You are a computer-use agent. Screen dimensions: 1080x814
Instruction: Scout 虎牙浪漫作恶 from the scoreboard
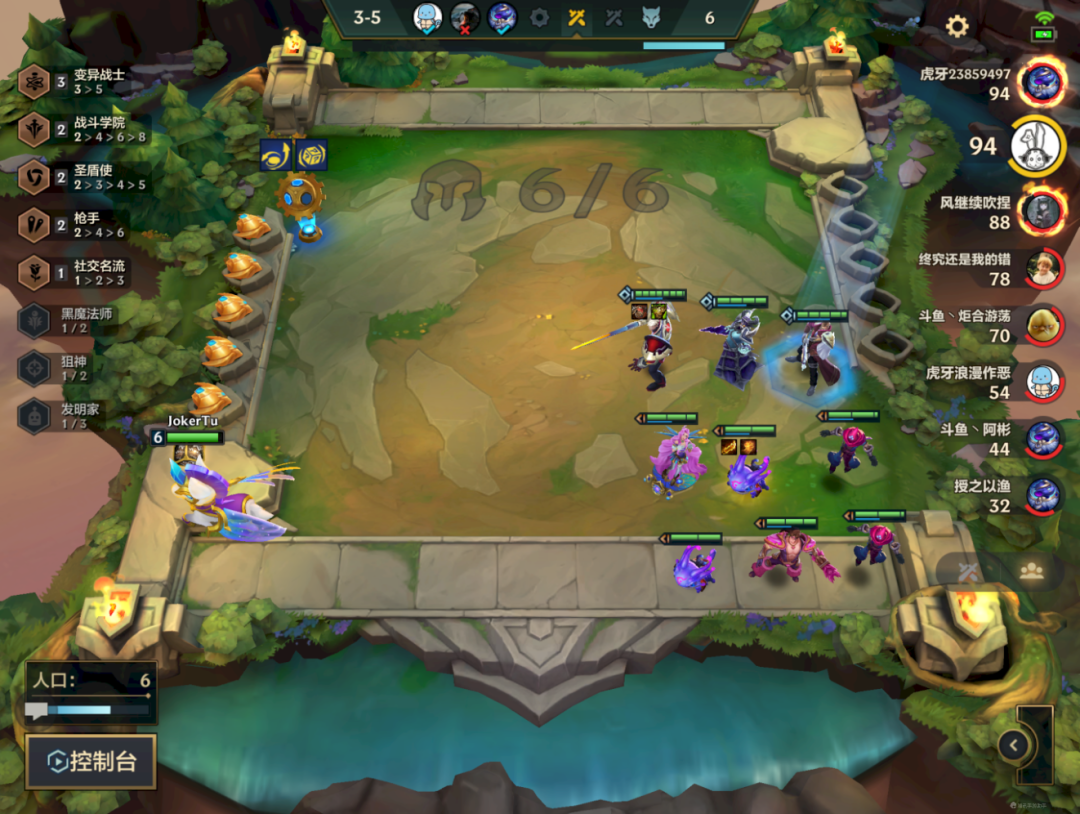pos(1042,381)
